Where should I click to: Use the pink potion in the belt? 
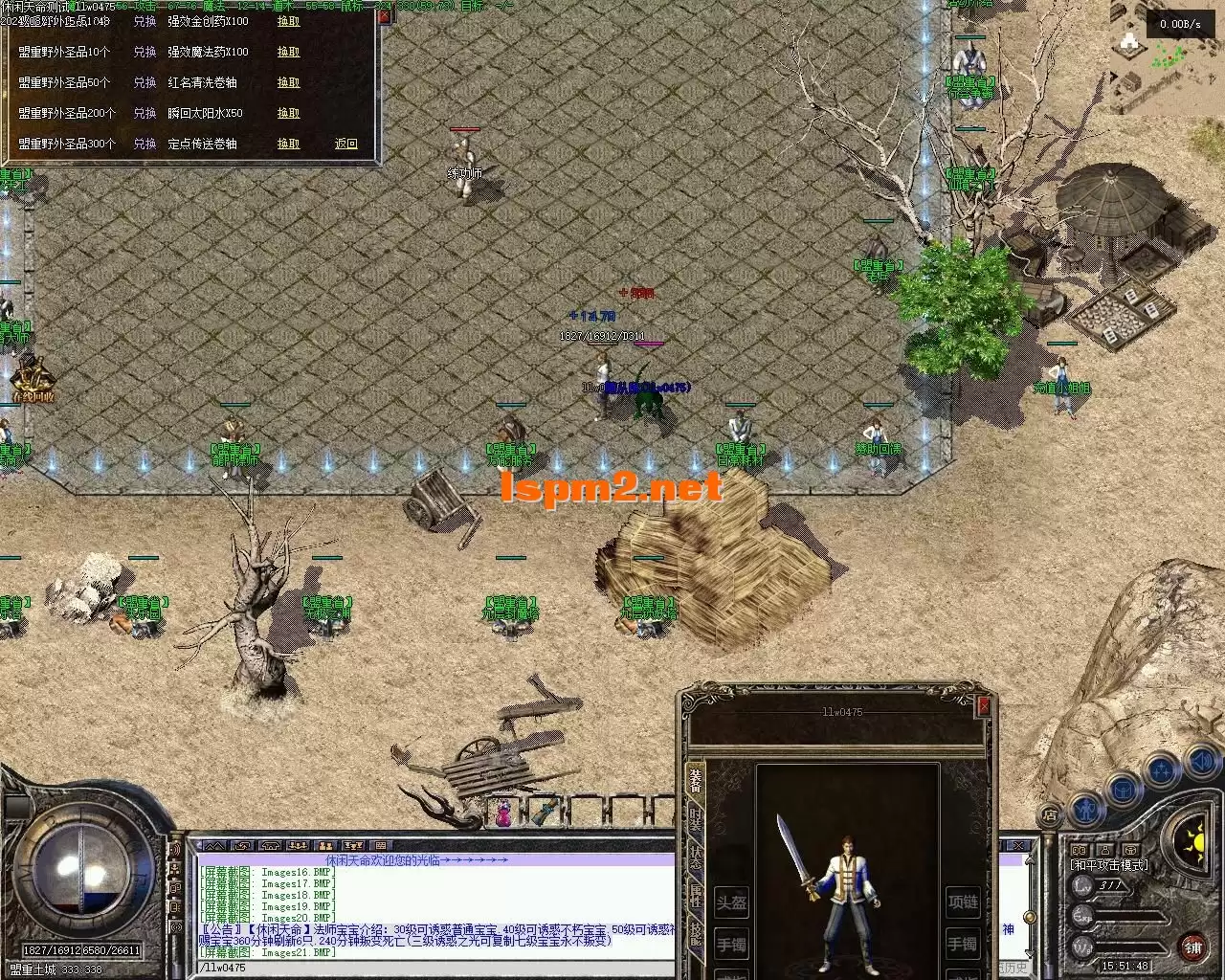point(502,814)
